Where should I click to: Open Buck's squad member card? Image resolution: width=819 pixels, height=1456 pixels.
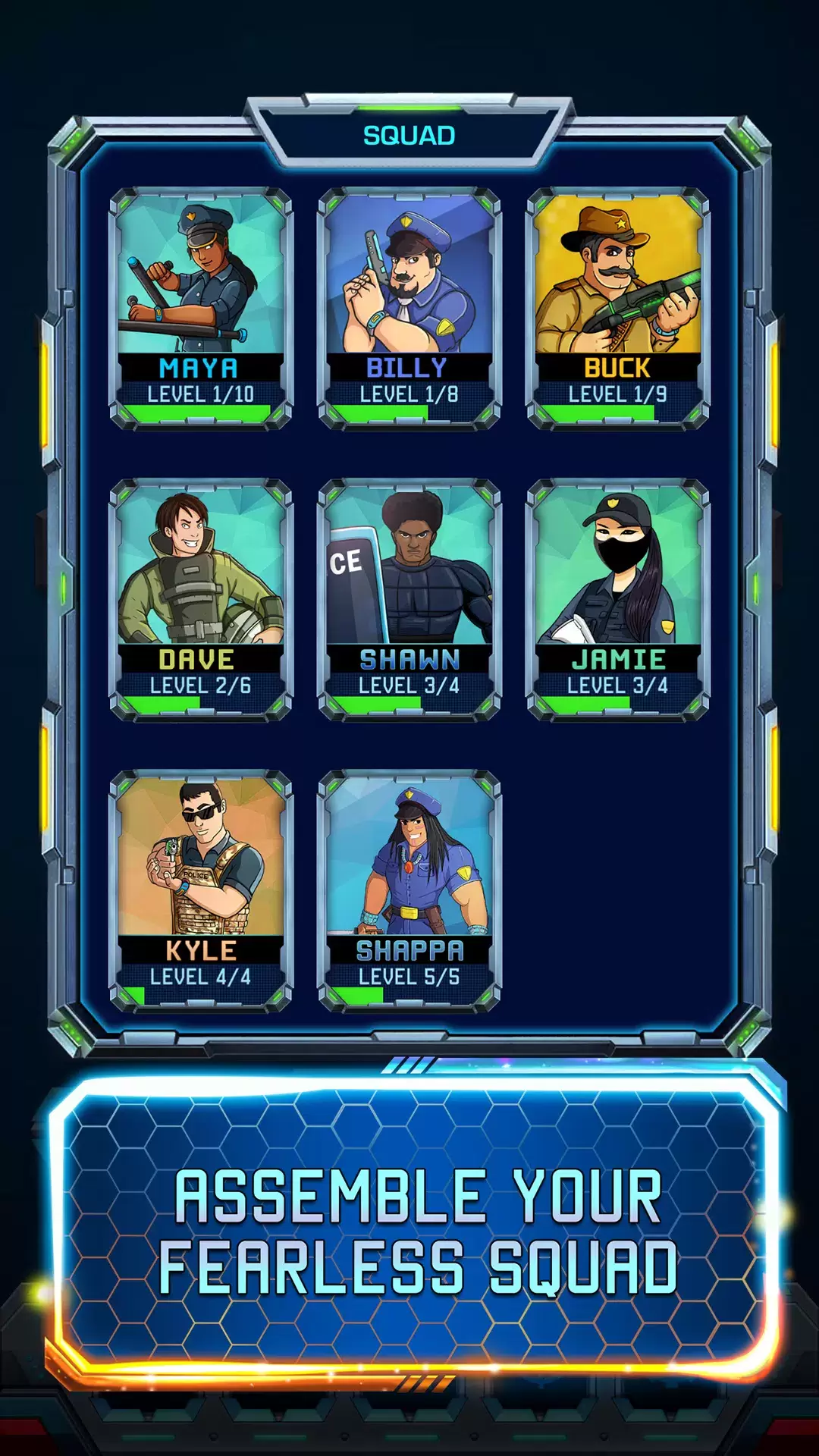point(618,307)
